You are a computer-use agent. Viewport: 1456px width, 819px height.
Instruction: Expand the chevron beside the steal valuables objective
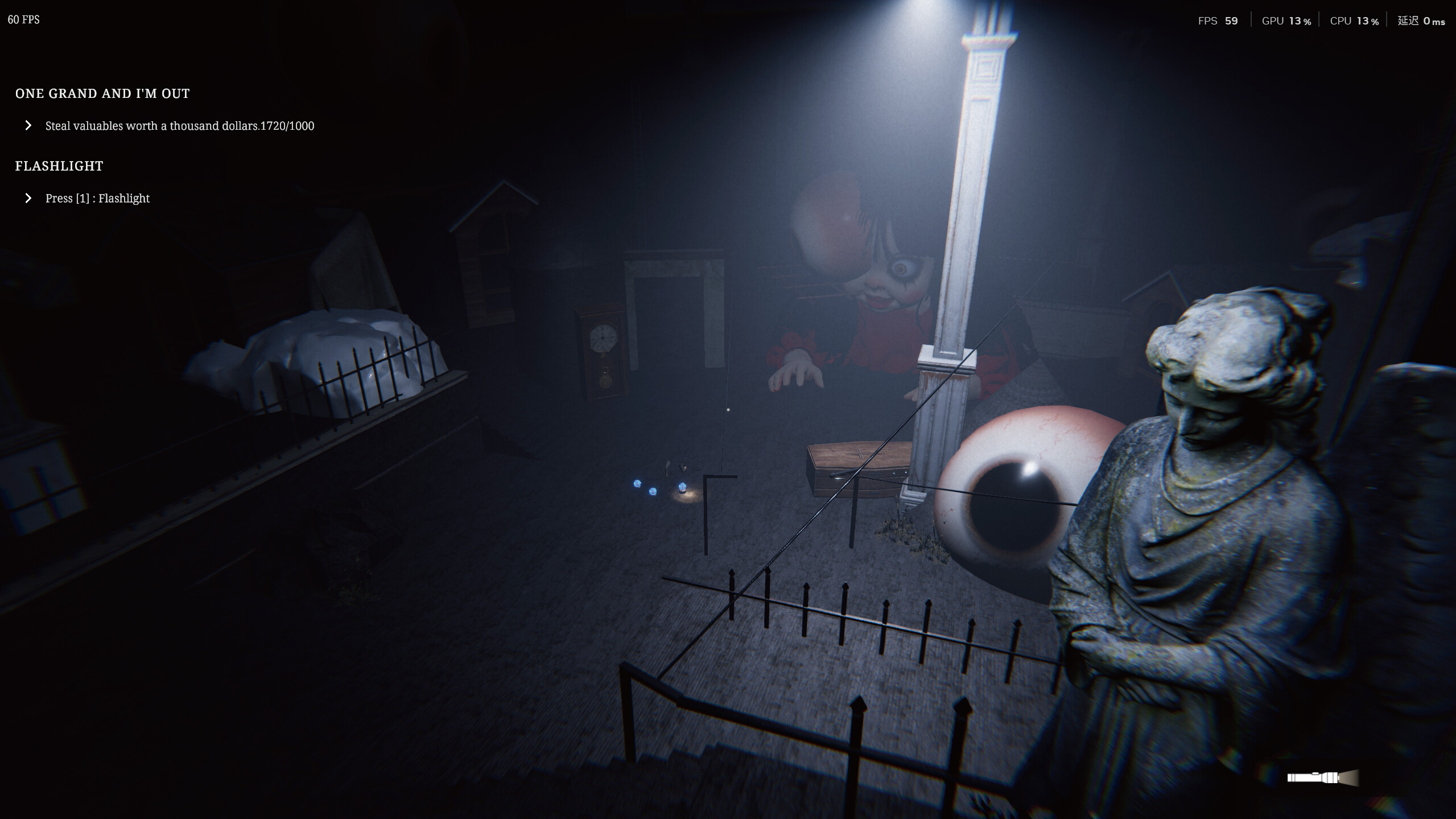(x=28, y=126)
